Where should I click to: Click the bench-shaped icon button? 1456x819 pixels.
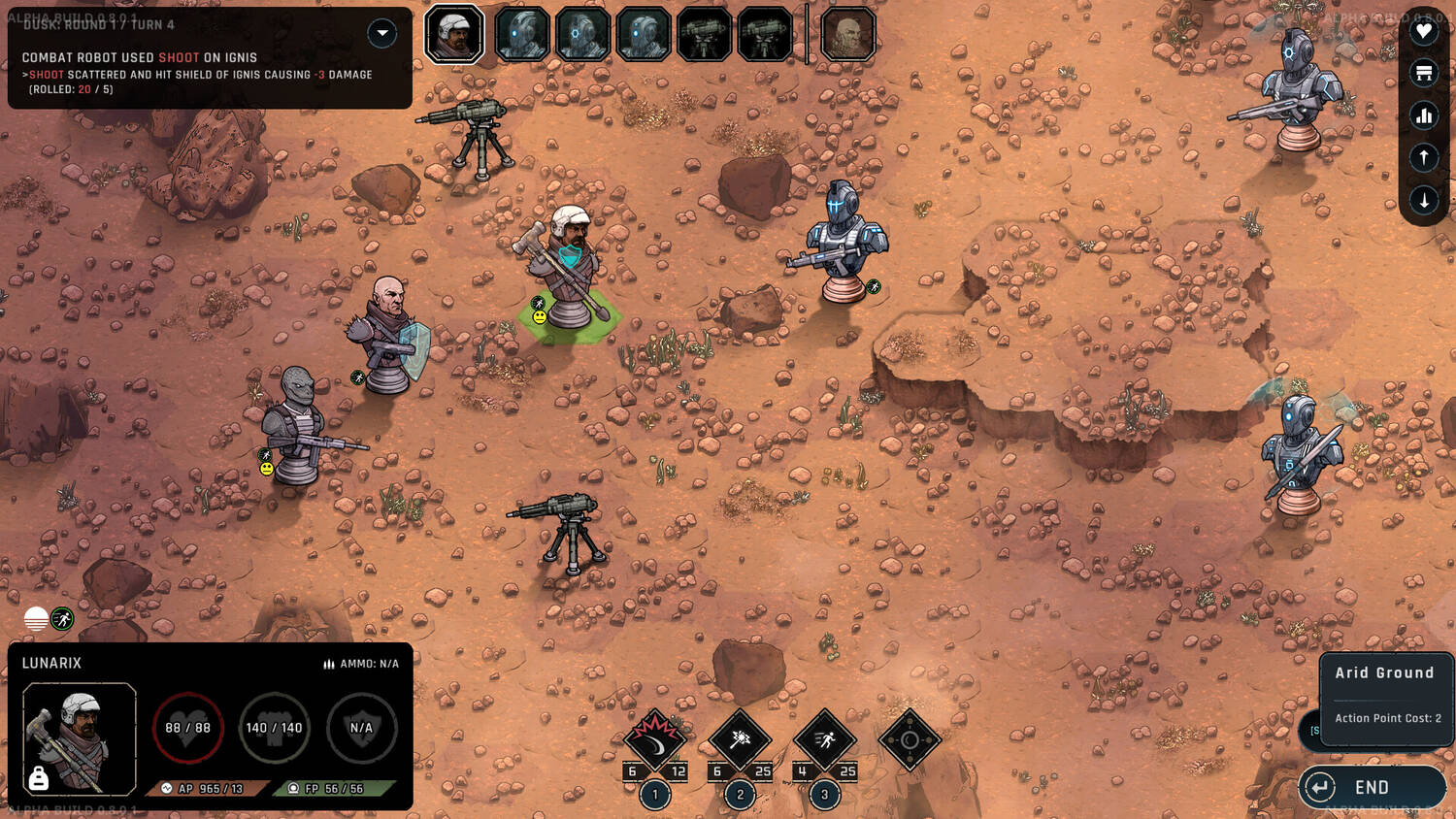pyautogui.click(x=1423, y=73)
